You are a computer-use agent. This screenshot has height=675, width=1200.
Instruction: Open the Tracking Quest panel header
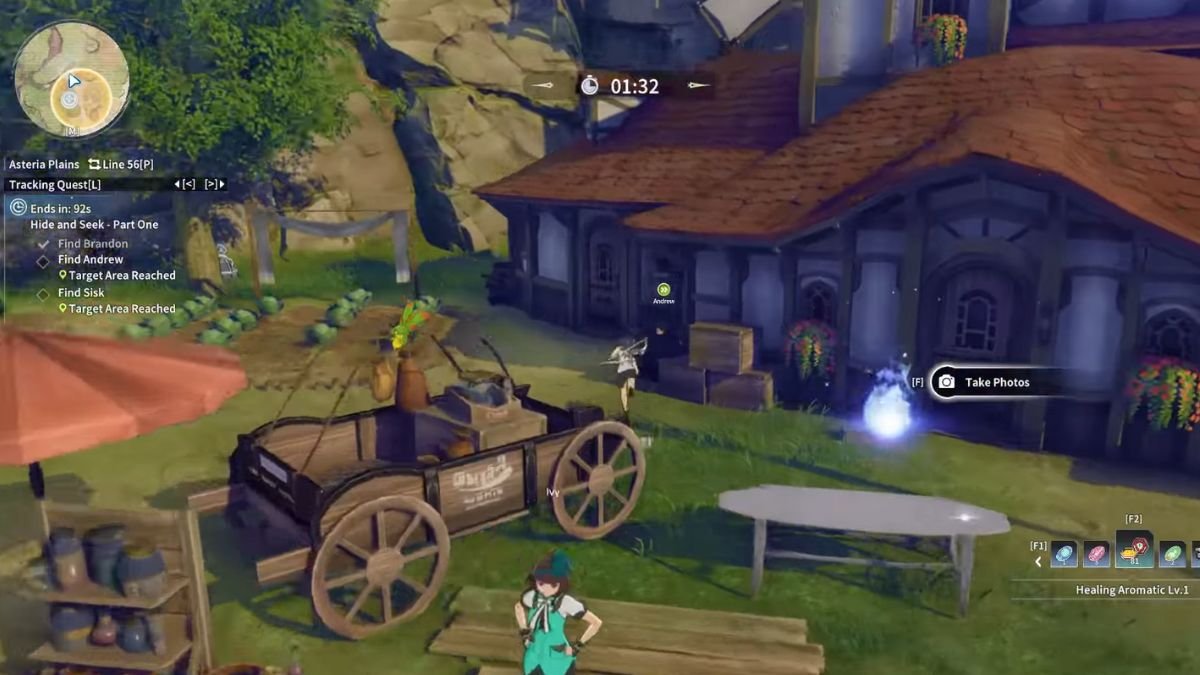pyautogui.click(x=55, y=184)
